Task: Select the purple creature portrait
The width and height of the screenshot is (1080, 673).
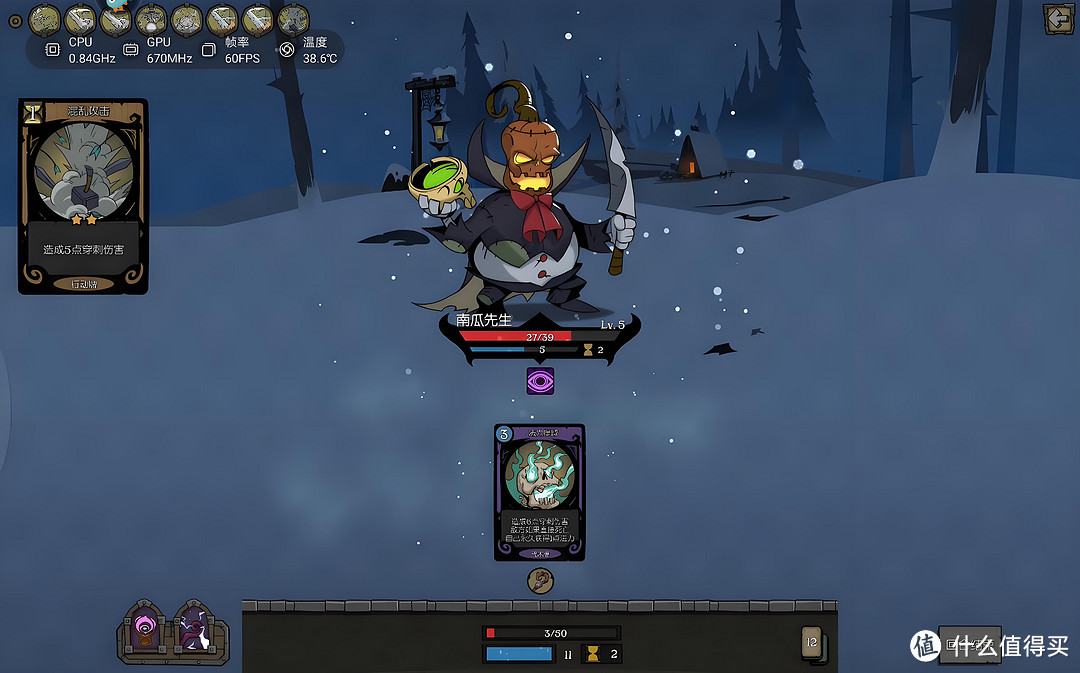Action: [x=192, y=632]
